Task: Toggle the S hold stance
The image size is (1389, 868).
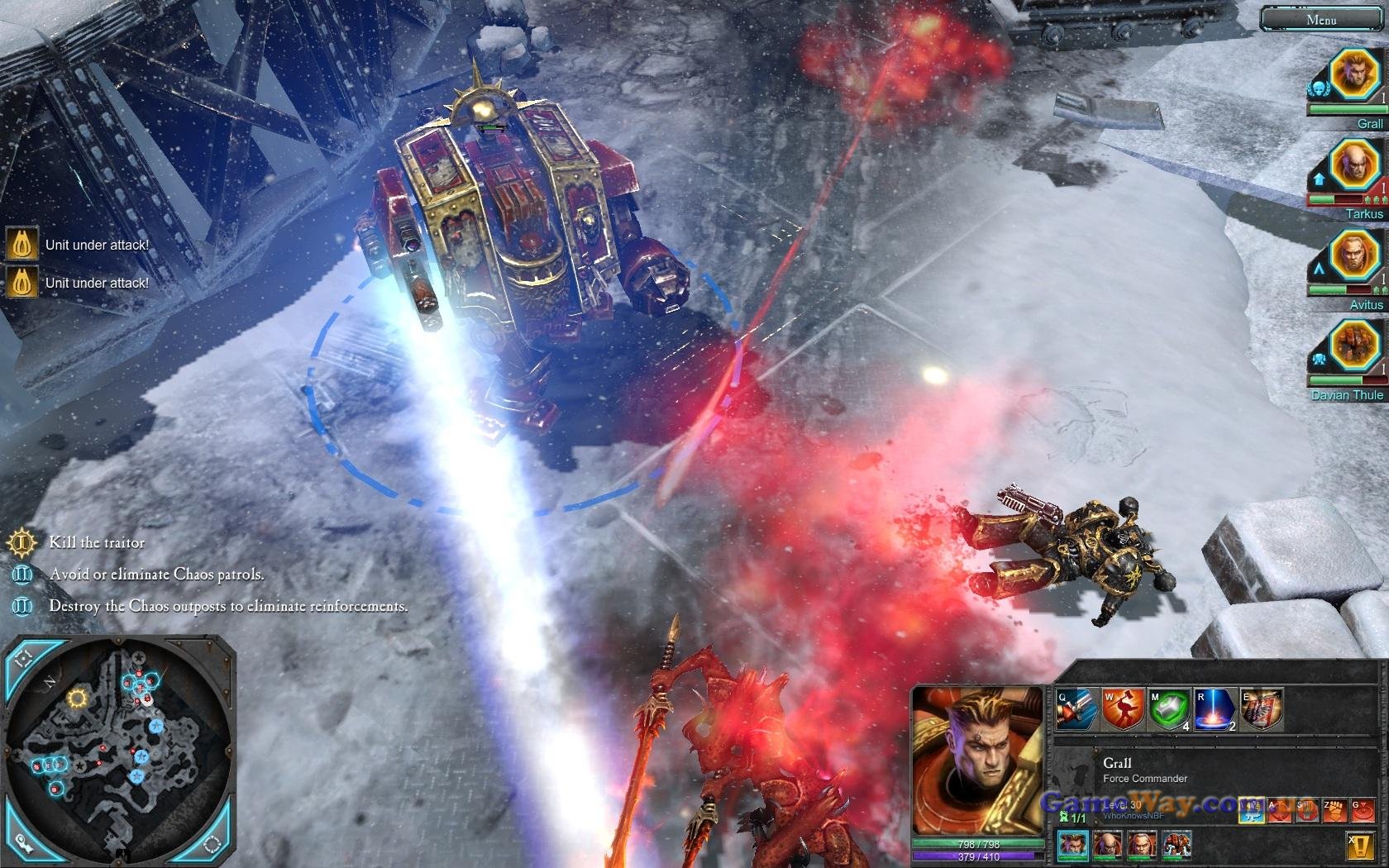Action: (1306, 810)
